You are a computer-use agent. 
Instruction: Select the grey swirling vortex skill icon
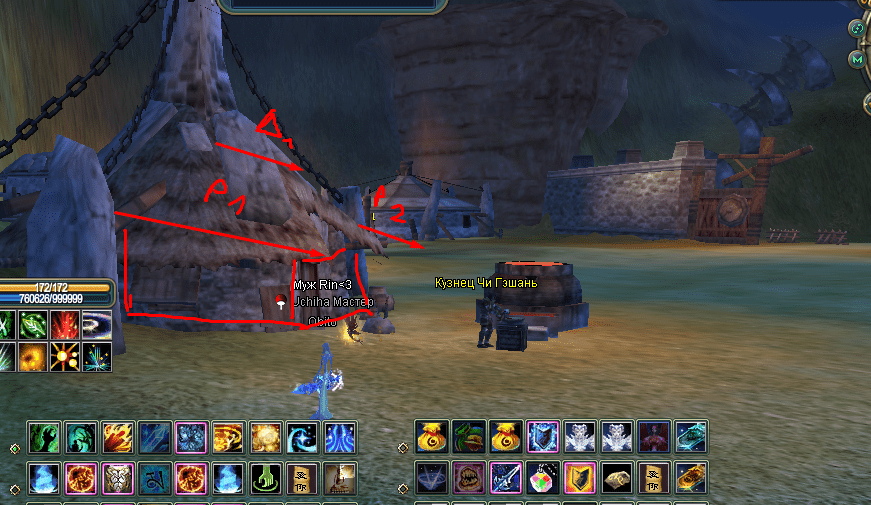pyautogui.click(x=97, y=325)
